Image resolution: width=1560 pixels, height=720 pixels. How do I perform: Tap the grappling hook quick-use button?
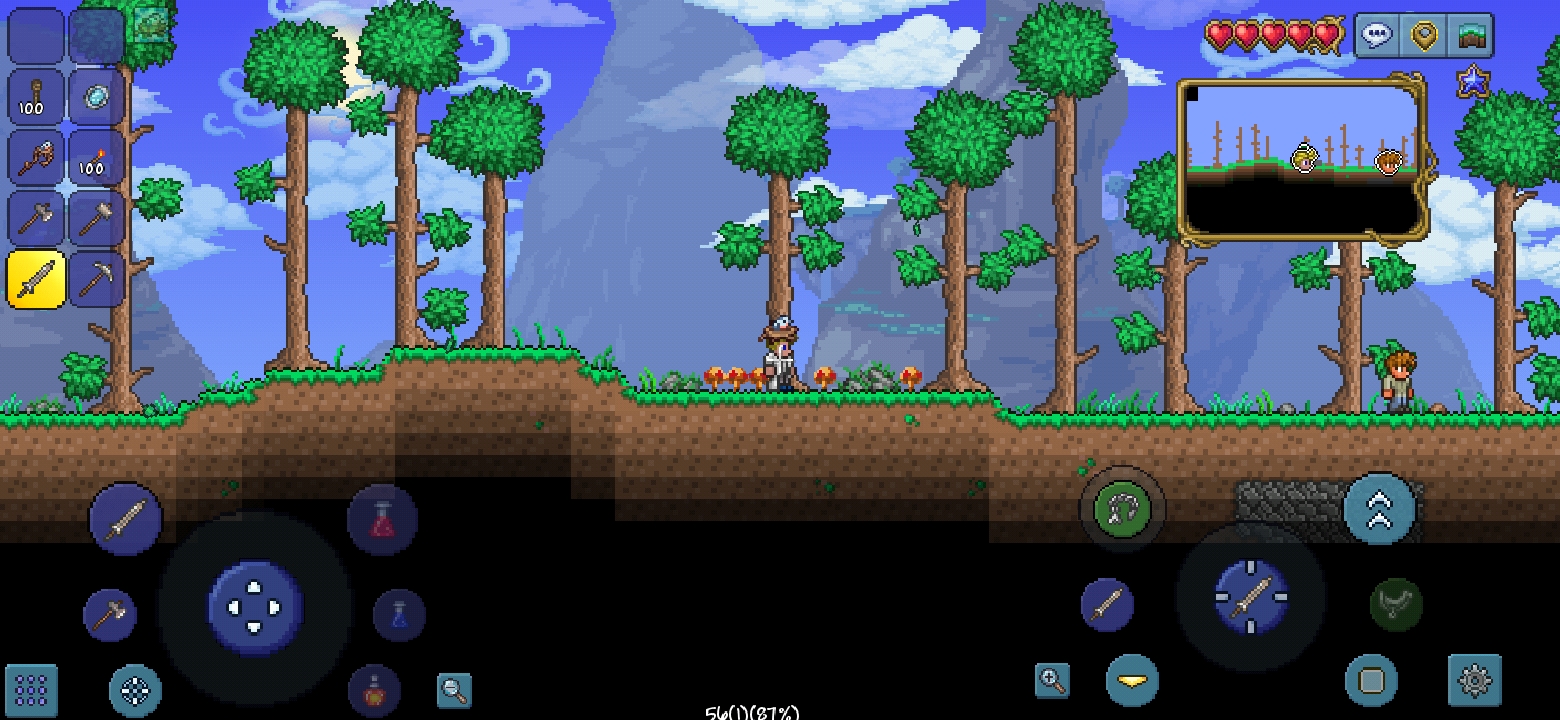click(1122, 509)
